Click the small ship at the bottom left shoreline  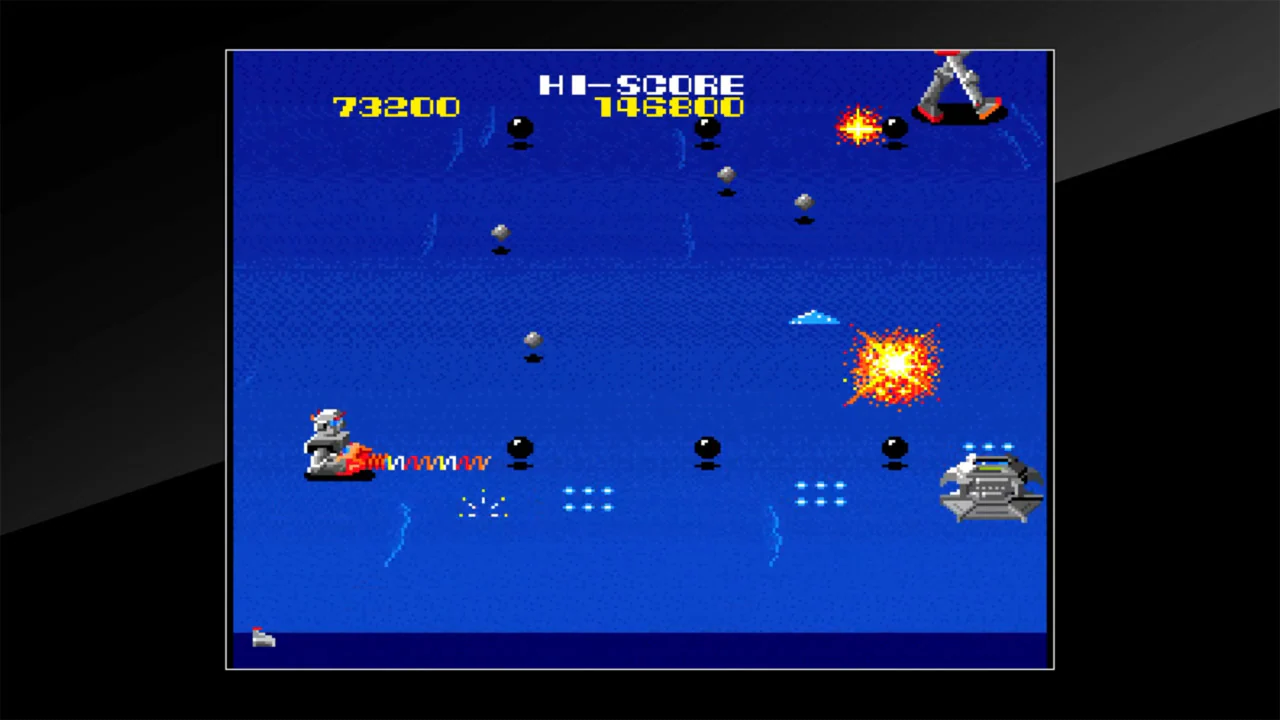(262, 638)
